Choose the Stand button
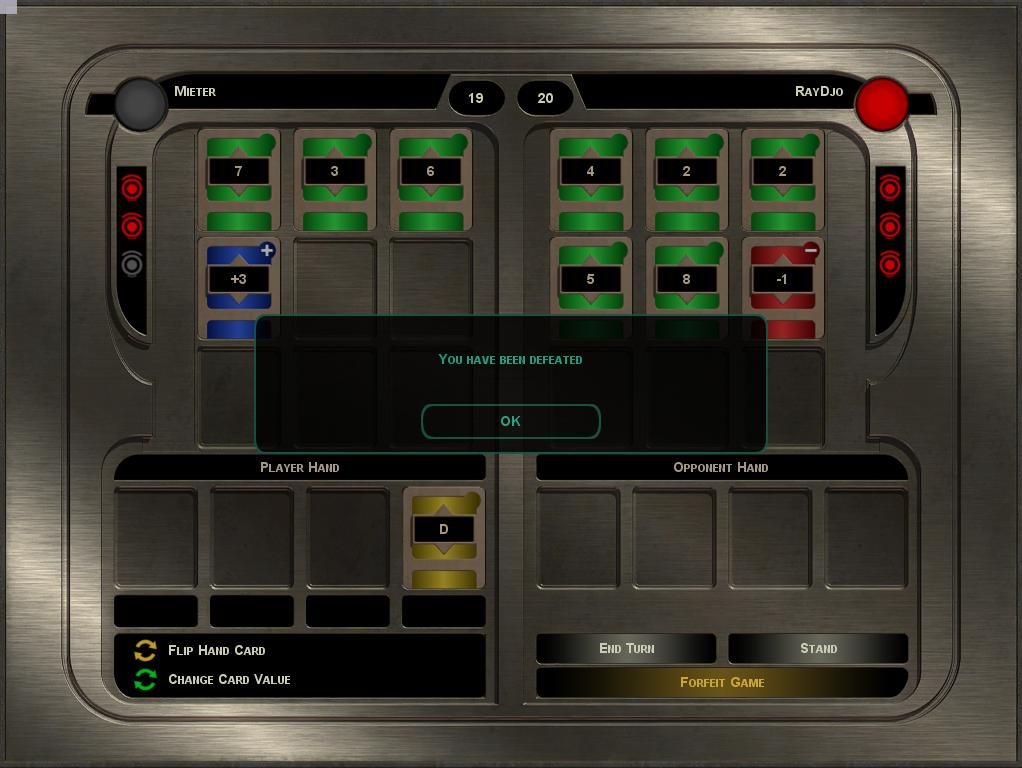Viewport: 1022px width, 768px height. pyautogui.click(x=818, y=648)
